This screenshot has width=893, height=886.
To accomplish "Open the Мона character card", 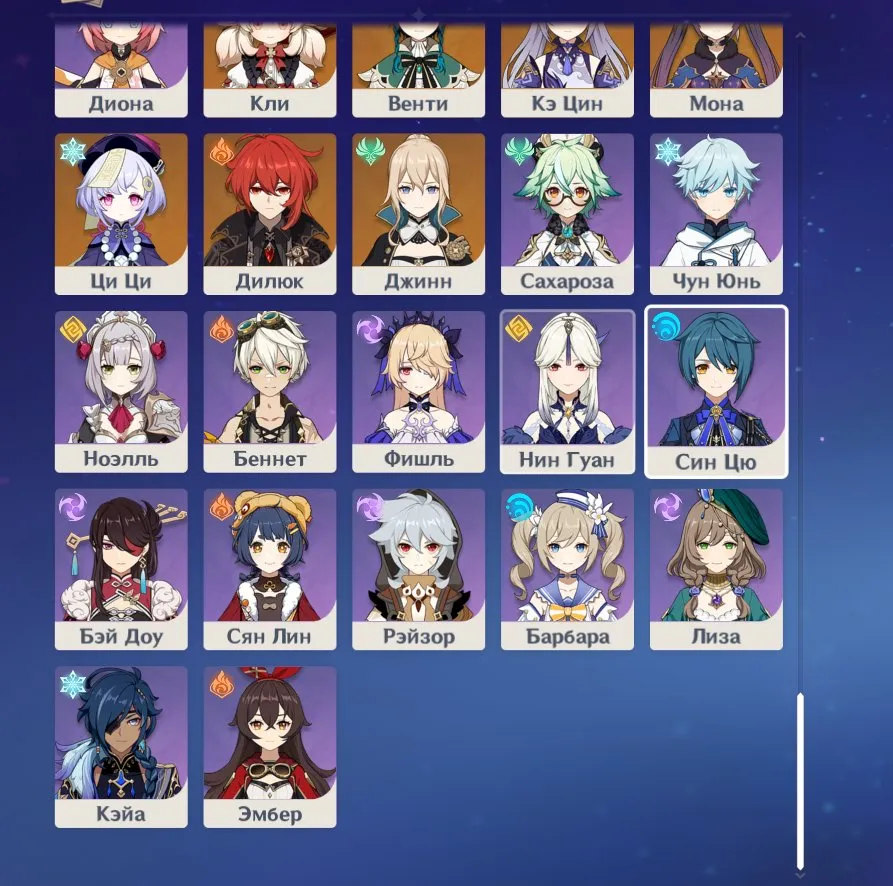I will [716, 72].
